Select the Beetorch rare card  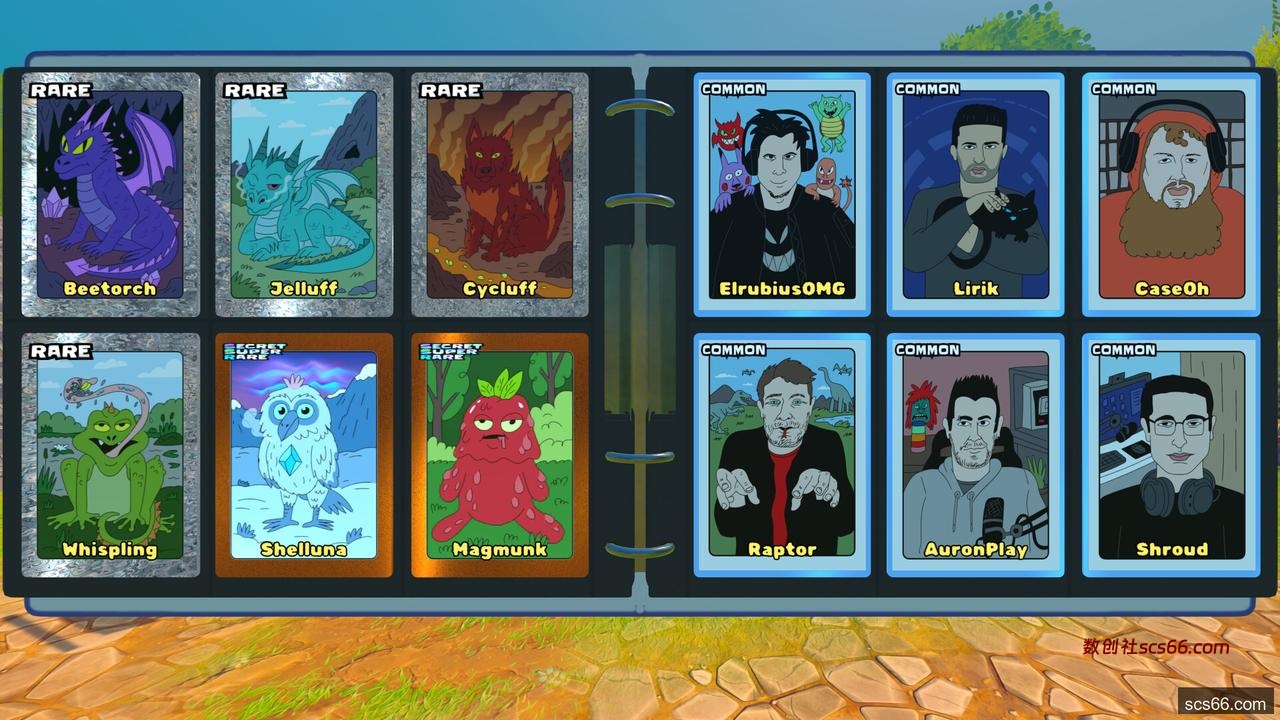tap(110, 195)
